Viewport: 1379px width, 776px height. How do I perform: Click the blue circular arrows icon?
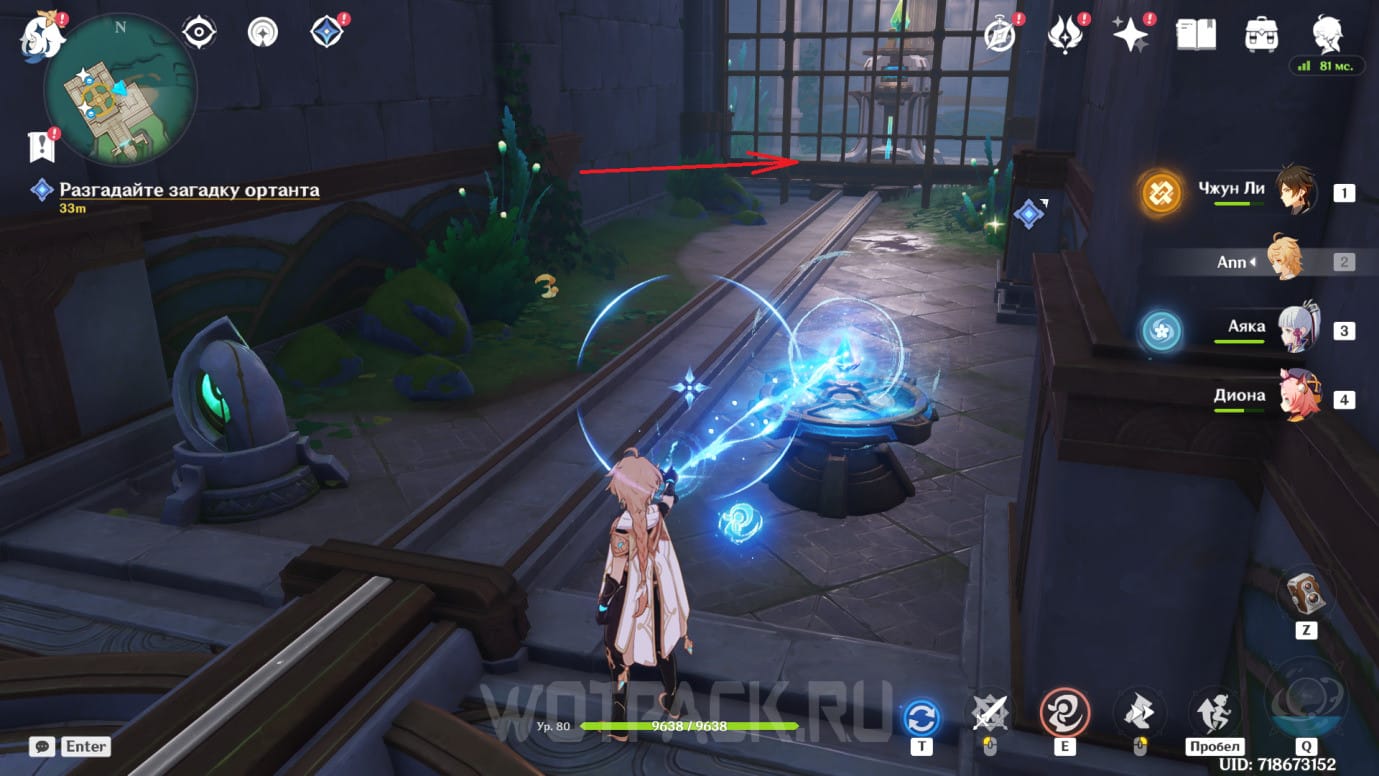(921, 717)
